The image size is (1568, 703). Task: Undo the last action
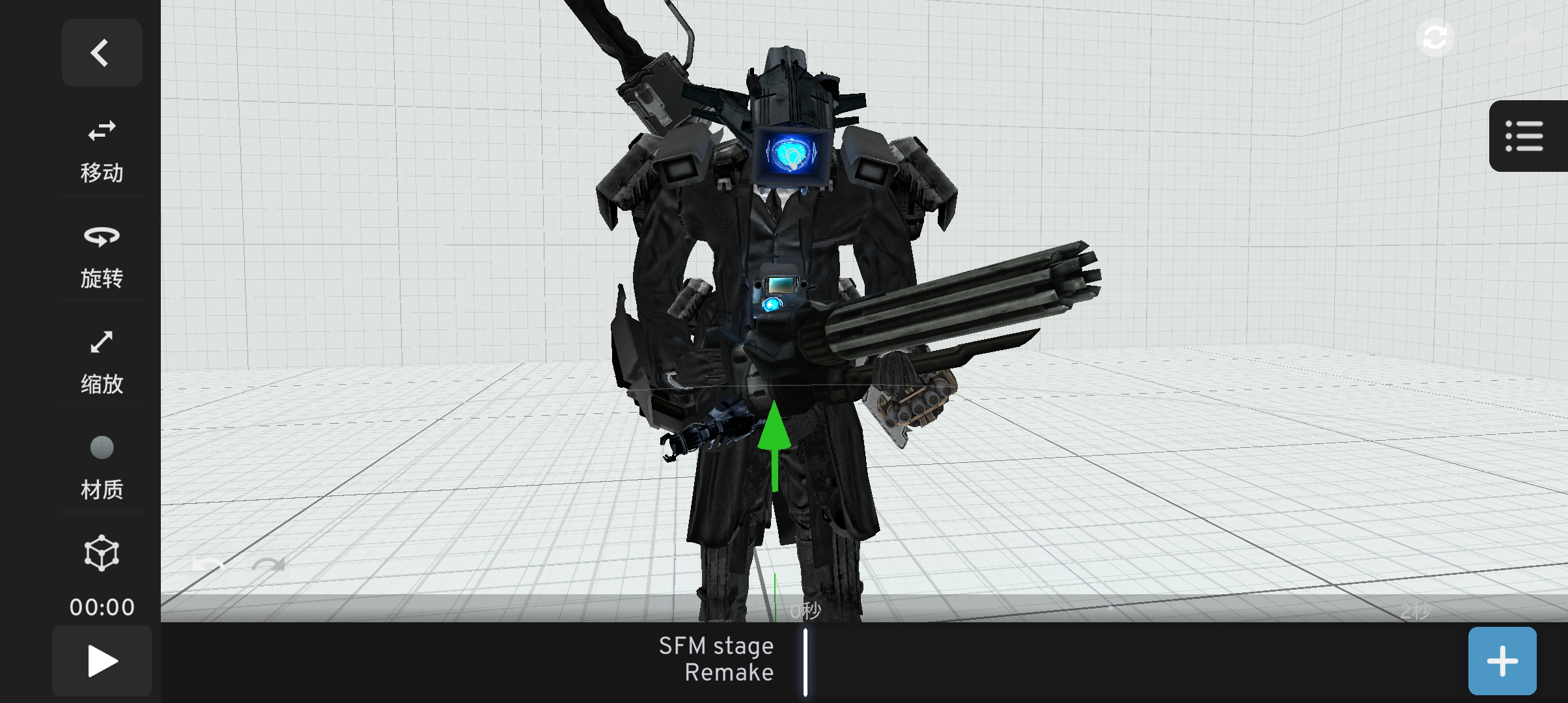pos(208,564)
